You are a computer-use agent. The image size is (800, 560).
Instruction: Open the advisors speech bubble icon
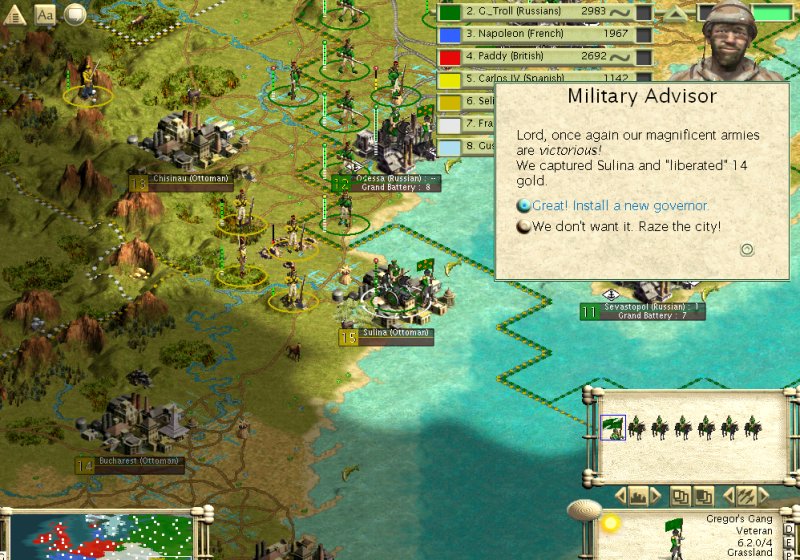[x=75, y=14]
